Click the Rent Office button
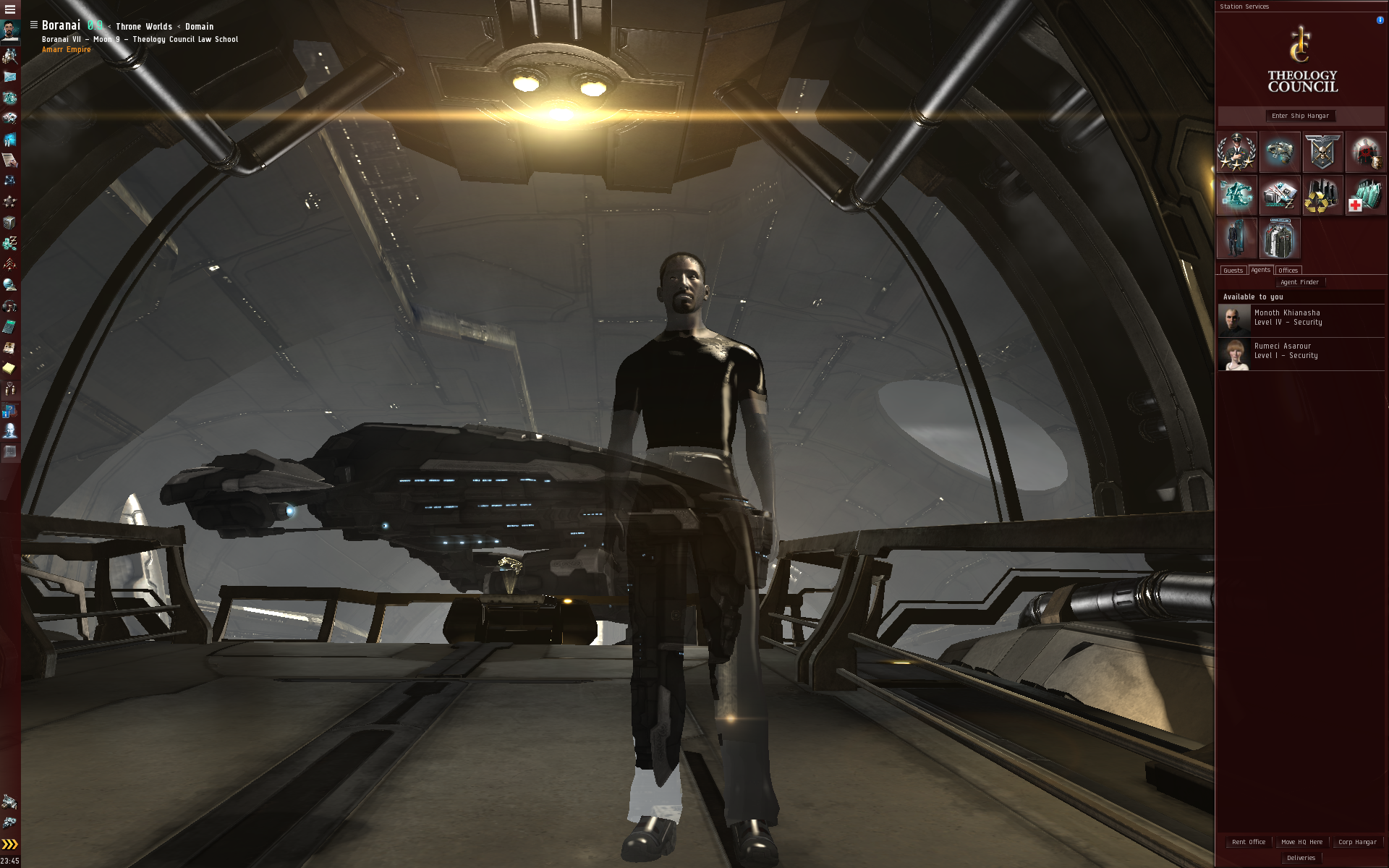Screen dimensions: 1389x868 coord(1249,842)
